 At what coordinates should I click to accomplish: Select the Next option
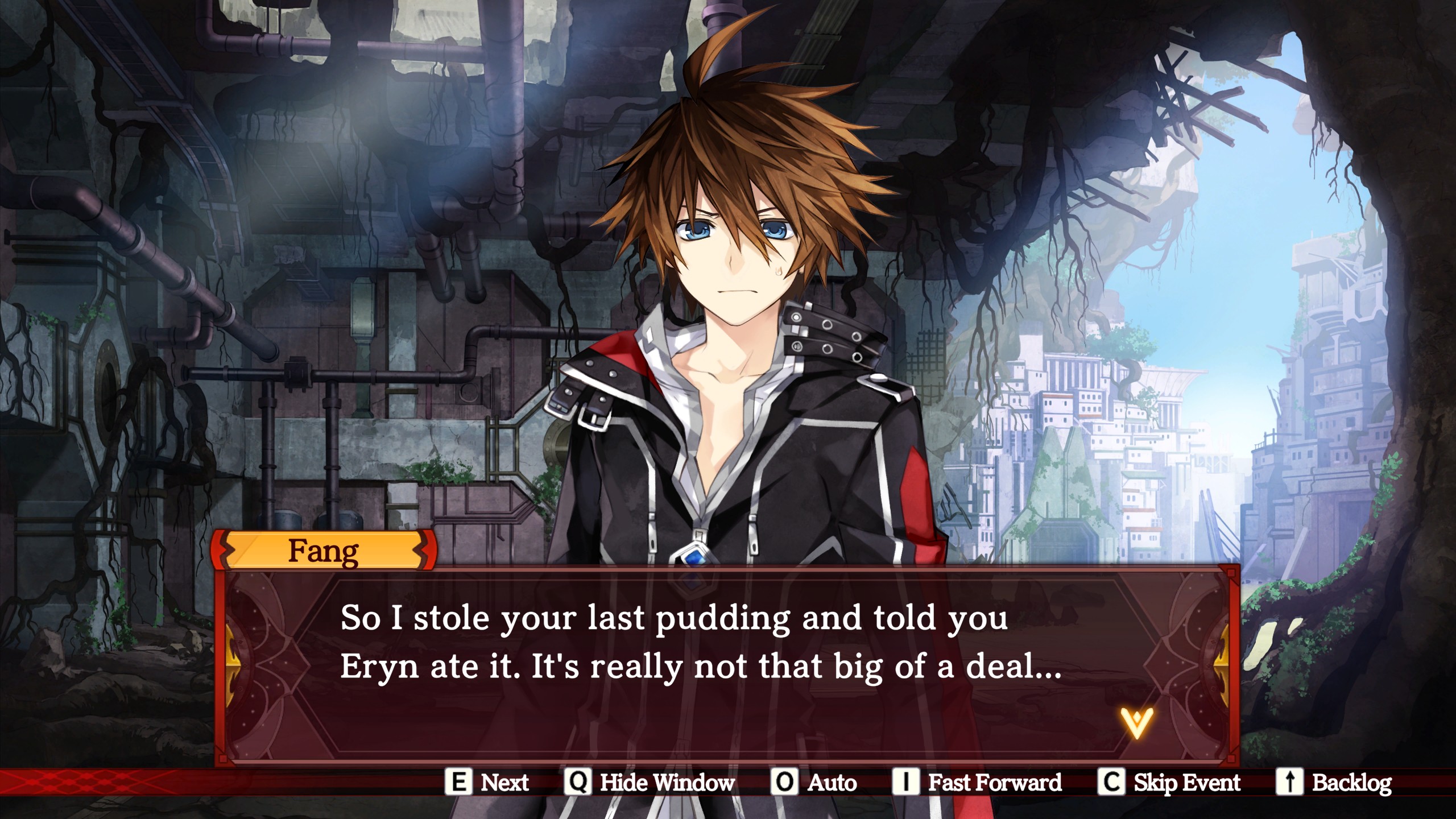click(x=487, y=783)
